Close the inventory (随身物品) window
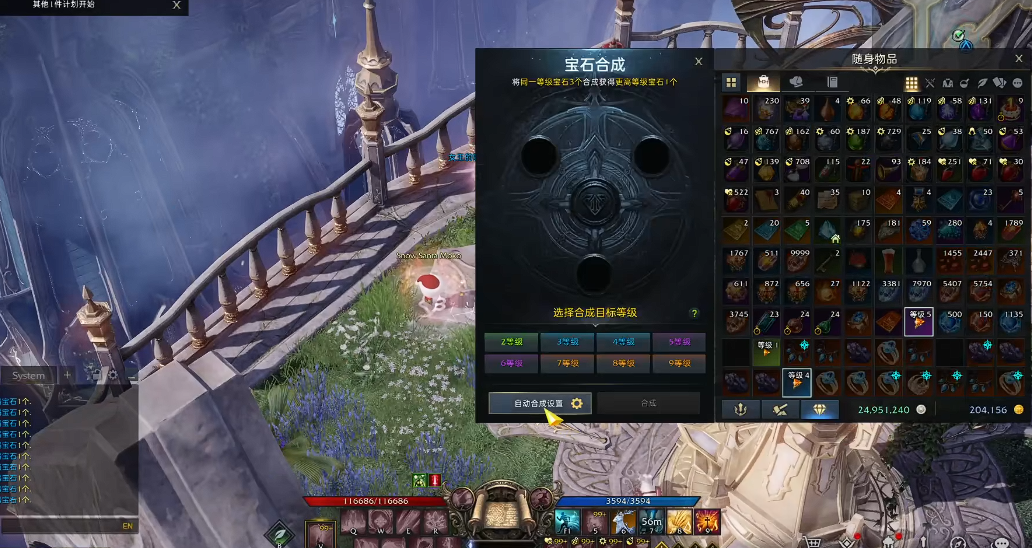This screenshot has height=548, width=1032. click(x=1018, y=58)
